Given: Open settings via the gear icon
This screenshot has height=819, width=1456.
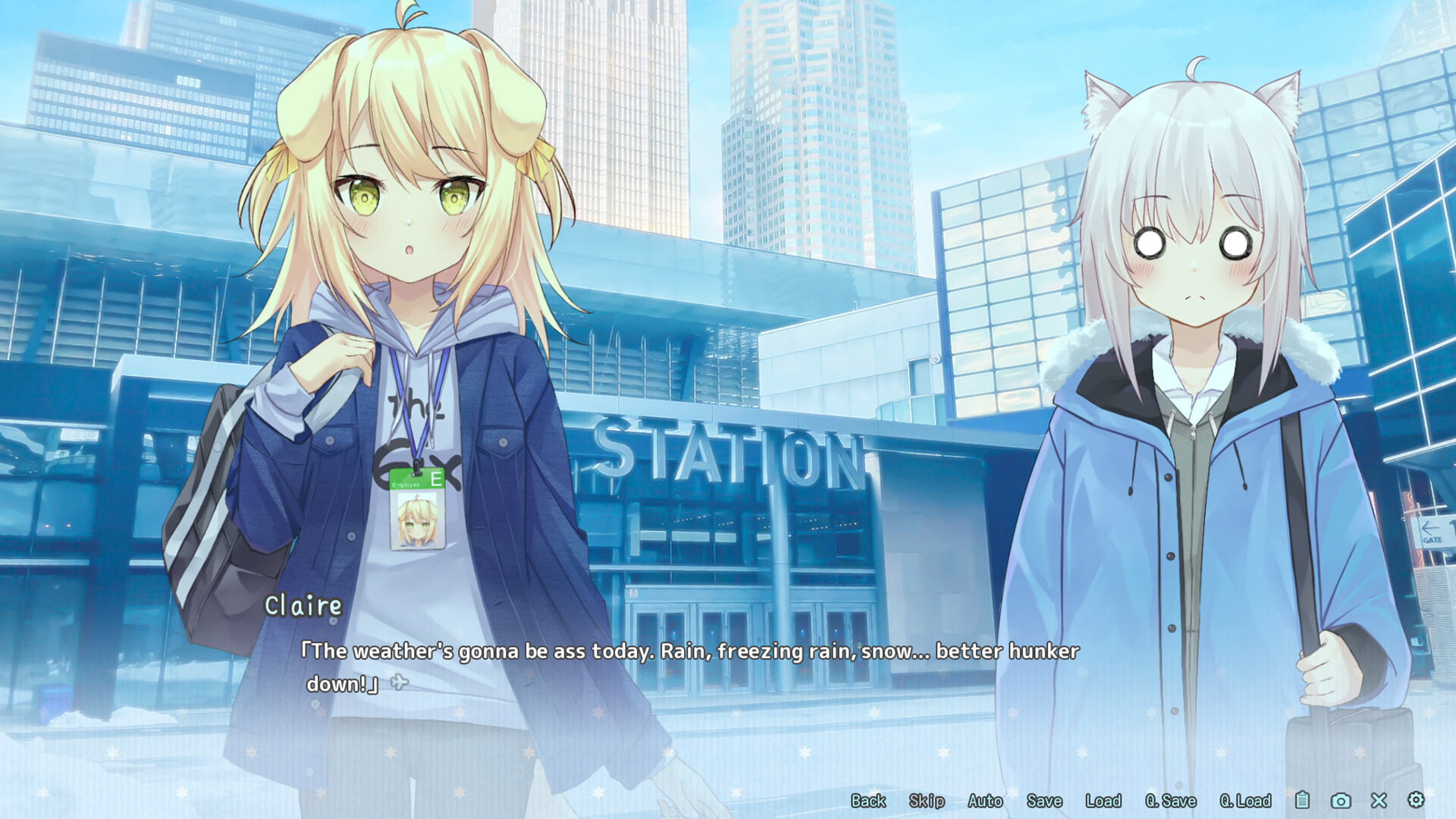Looking at the screenshot, I should tap(1416, 800).
